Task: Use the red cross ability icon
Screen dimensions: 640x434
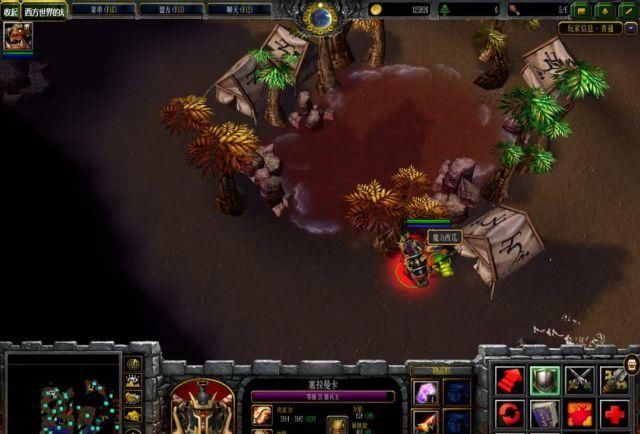Action: pos(614,413)
